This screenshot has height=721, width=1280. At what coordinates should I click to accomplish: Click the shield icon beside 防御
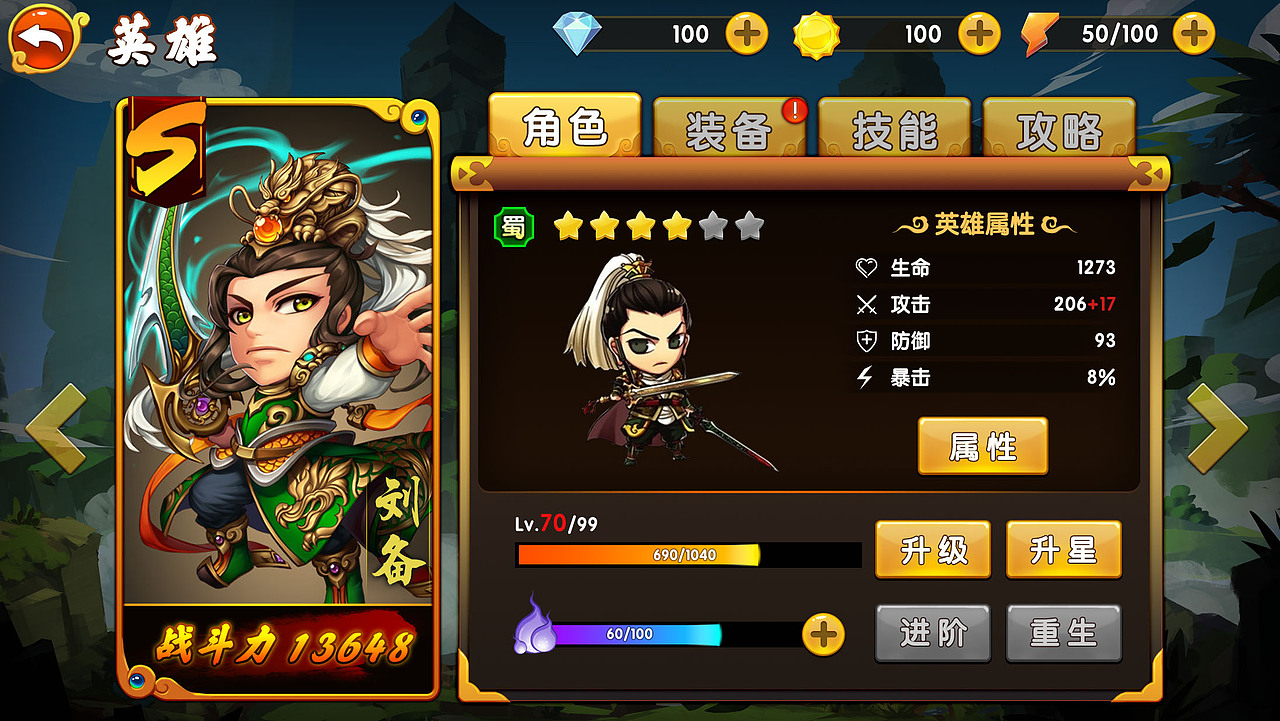click(x=866, y=341)
